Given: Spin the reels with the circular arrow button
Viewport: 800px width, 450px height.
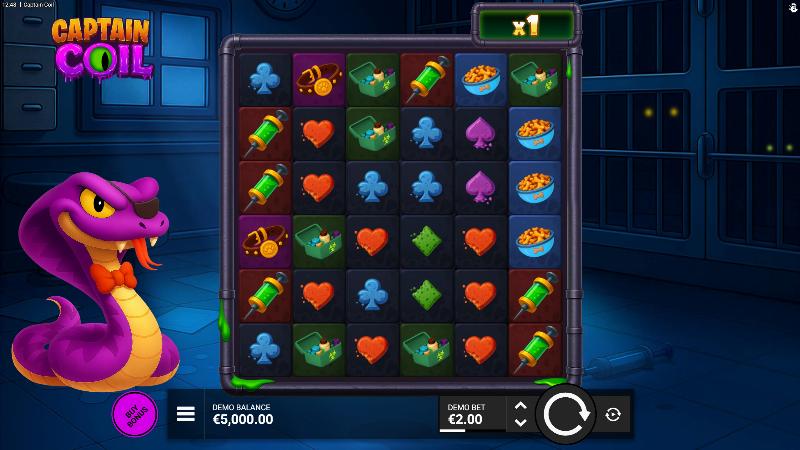Looking at the screenshot, I should (x=565, y=413).
